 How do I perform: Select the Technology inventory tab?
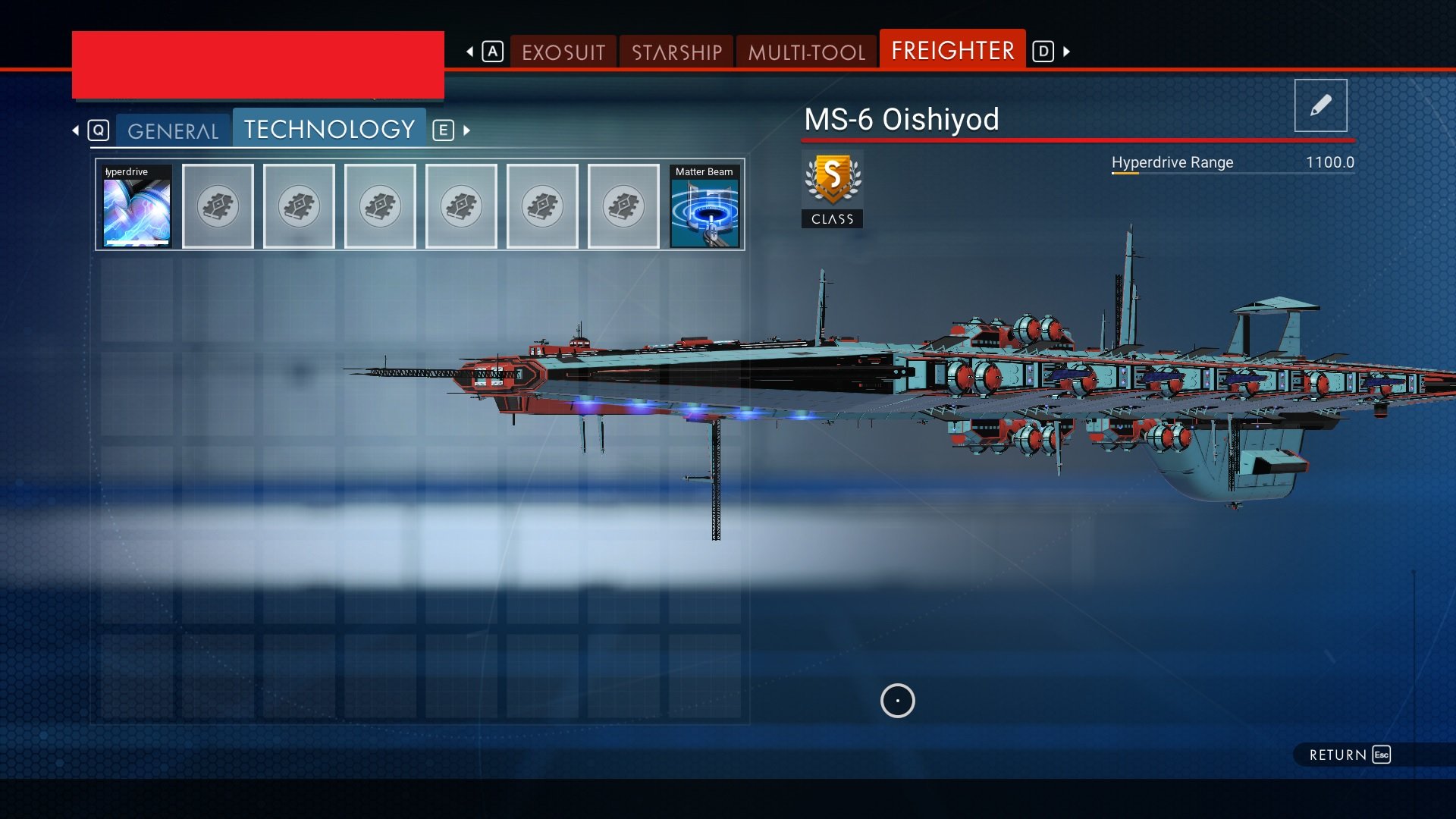point(329,130)
